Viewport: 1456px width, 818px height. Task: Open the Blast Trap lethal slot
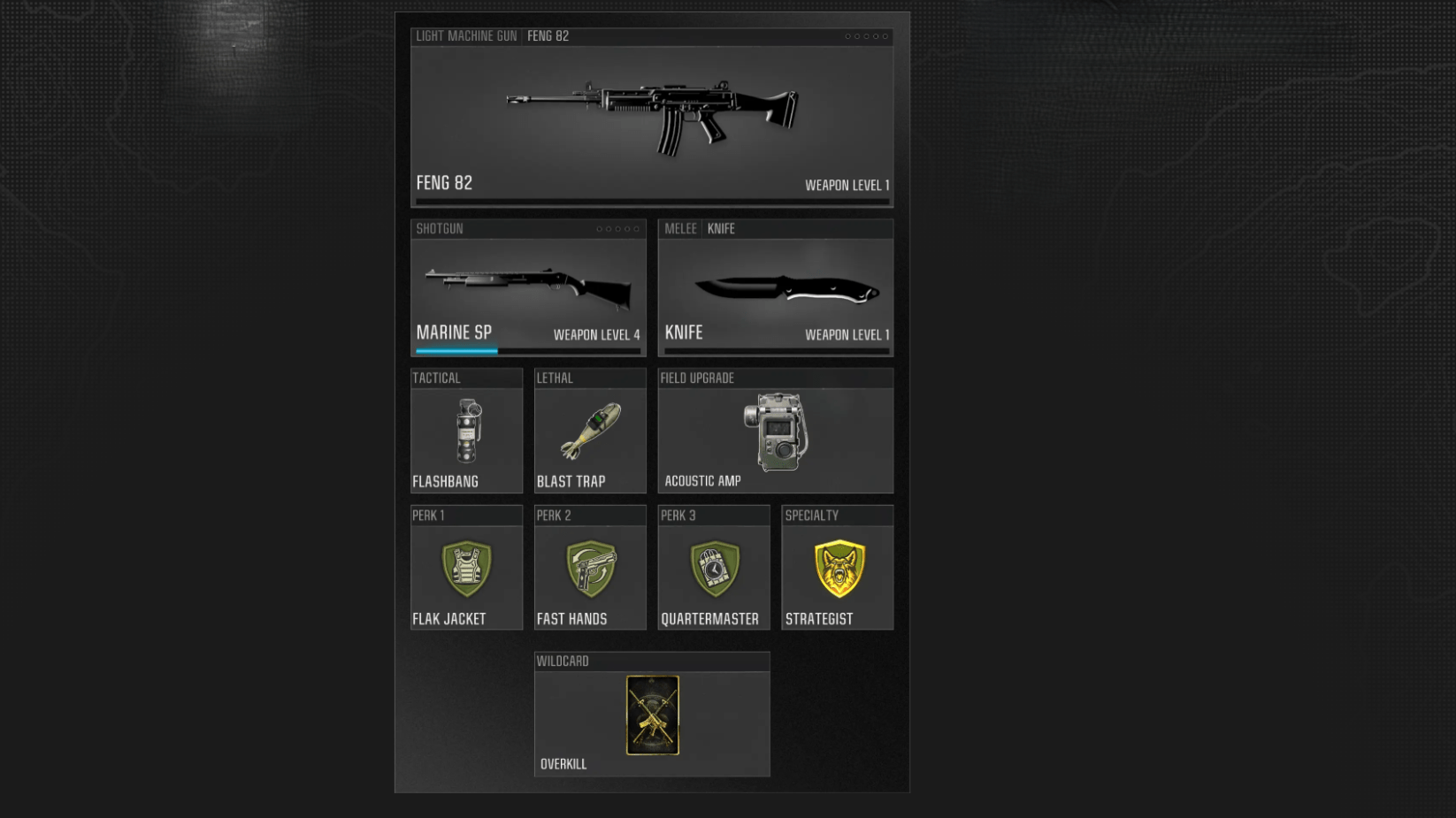(590, 432)
